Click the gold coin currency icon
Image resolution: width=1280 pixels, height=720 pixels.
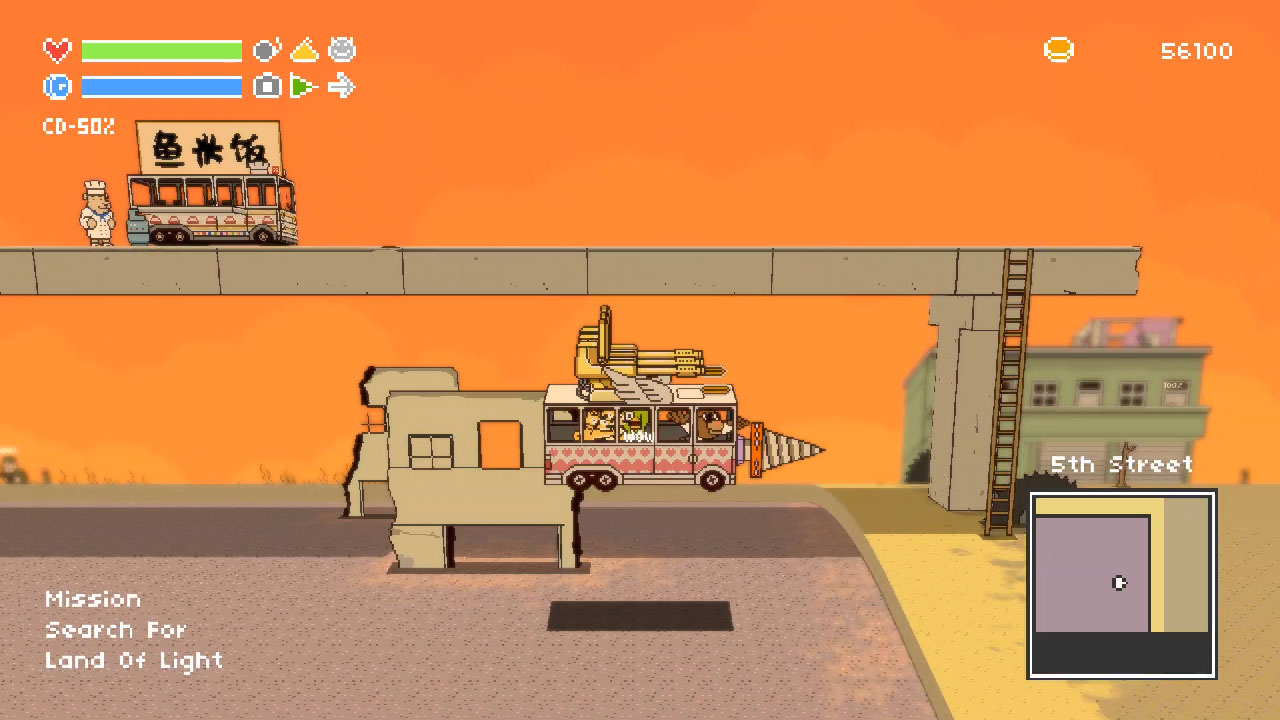tap(1058, 50)
